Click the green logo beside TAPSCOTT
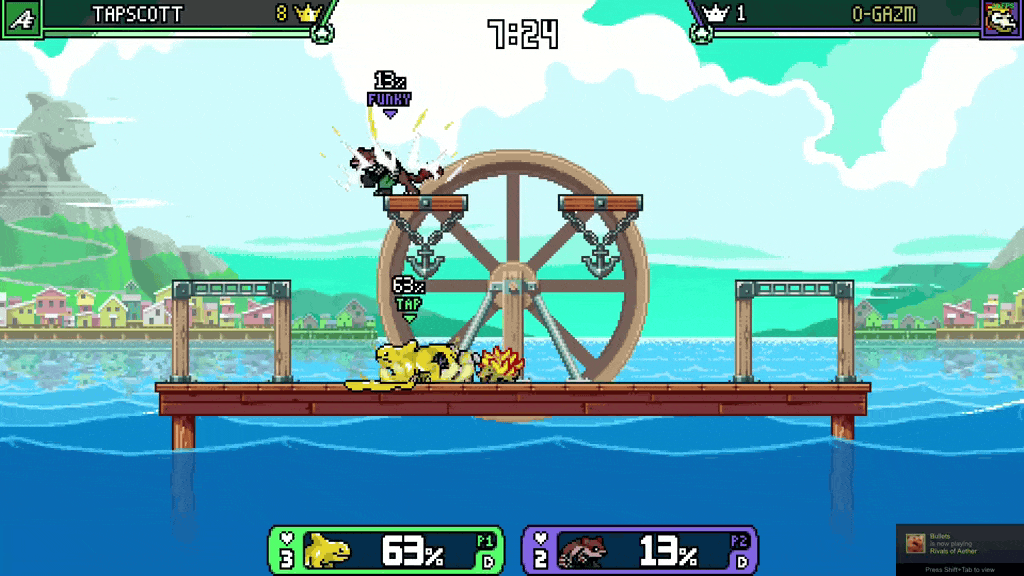1024x576 pixels. click(x=21, y=18)
